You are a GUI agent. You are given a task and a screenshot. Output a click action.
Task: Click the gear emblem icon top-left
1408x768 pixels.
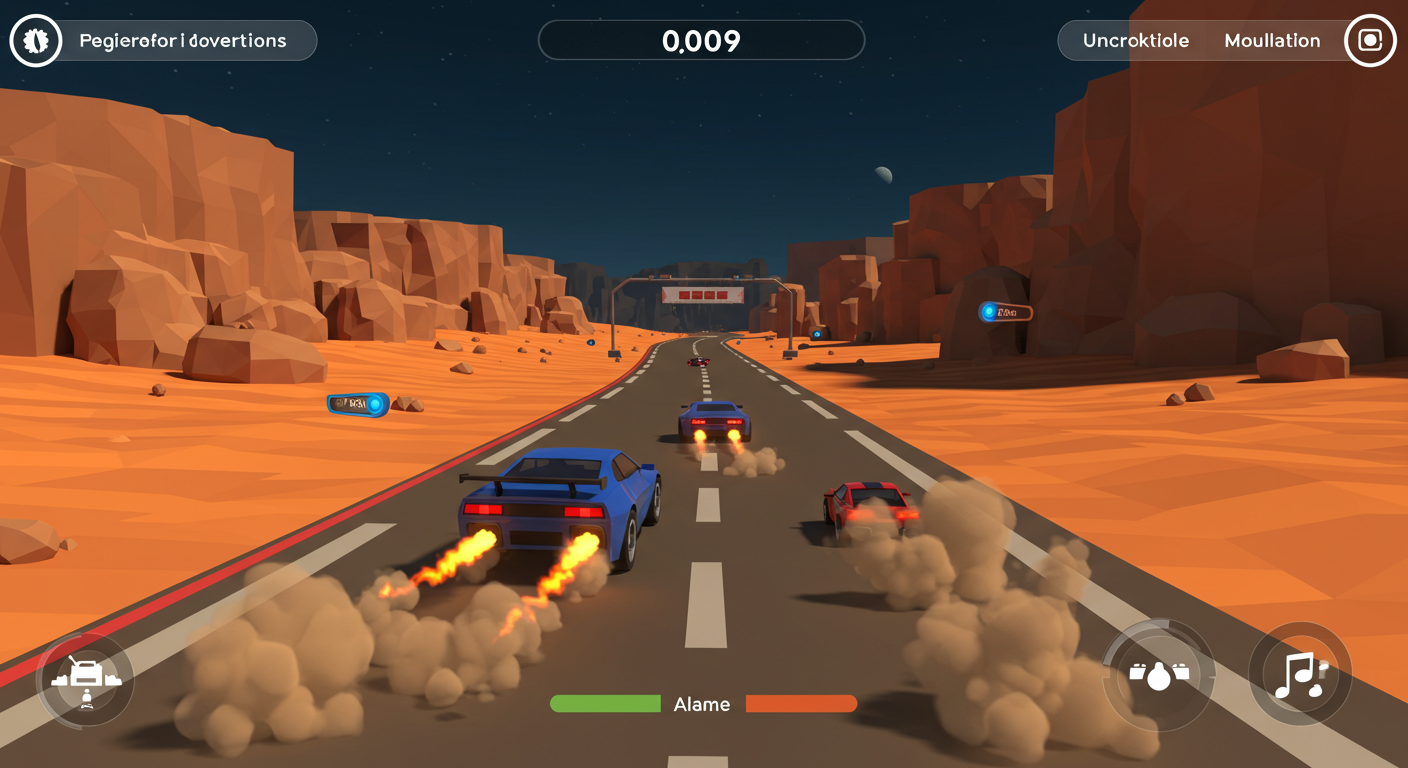coord(35,40)
